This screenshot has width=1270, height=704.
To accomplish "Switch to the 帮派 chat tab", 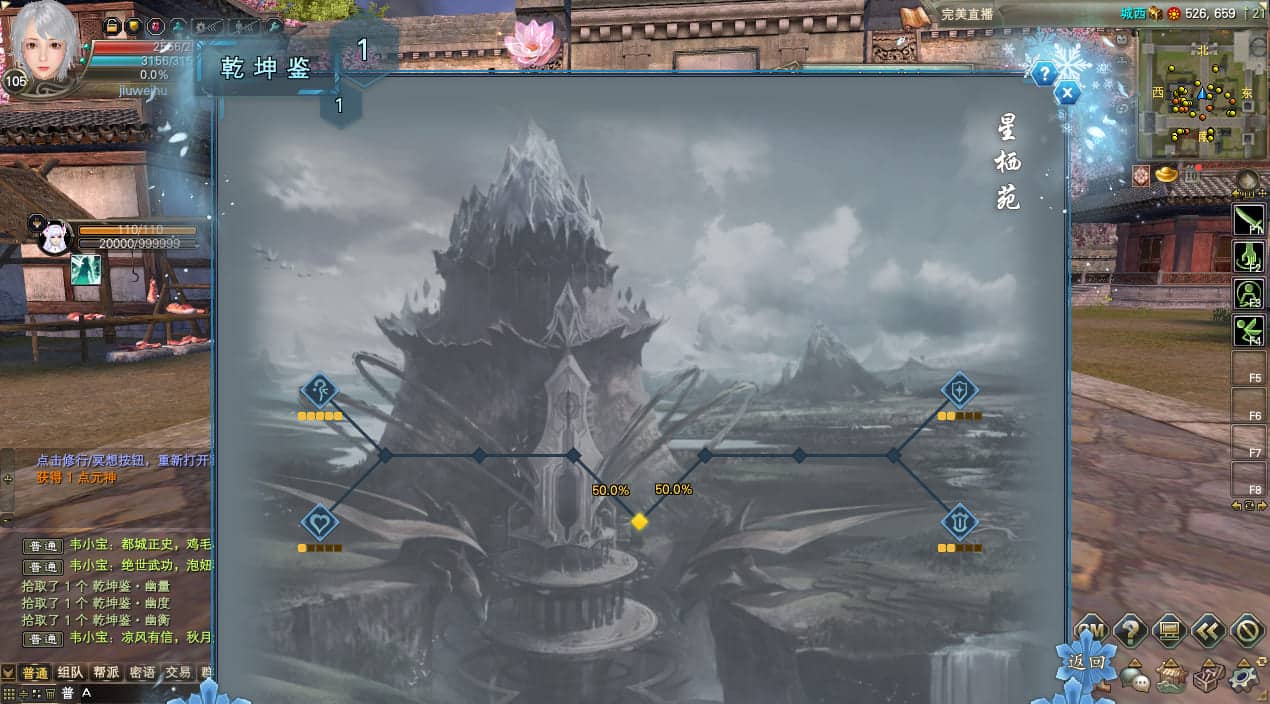I will (x=105, y=672).
